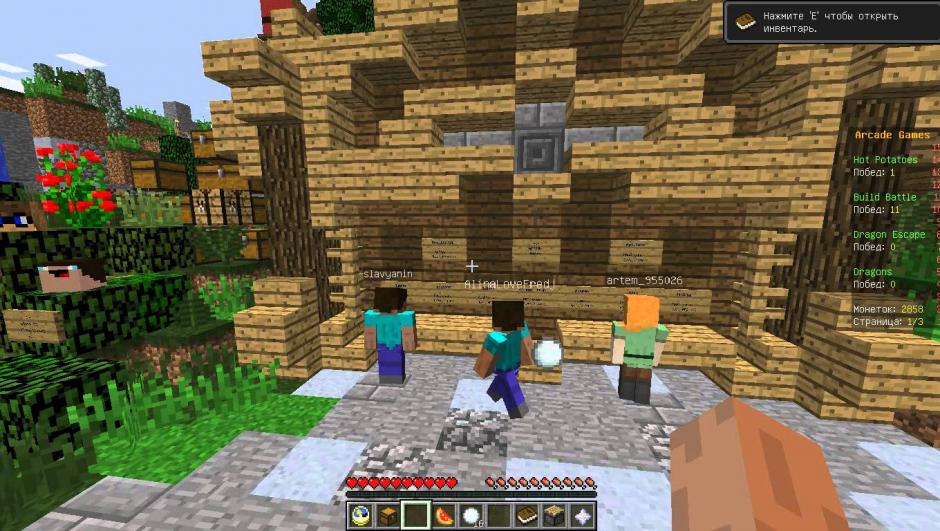Click the highlighted empty hotbar slot
The image size is (940, 531).
[x=416, y=515]
